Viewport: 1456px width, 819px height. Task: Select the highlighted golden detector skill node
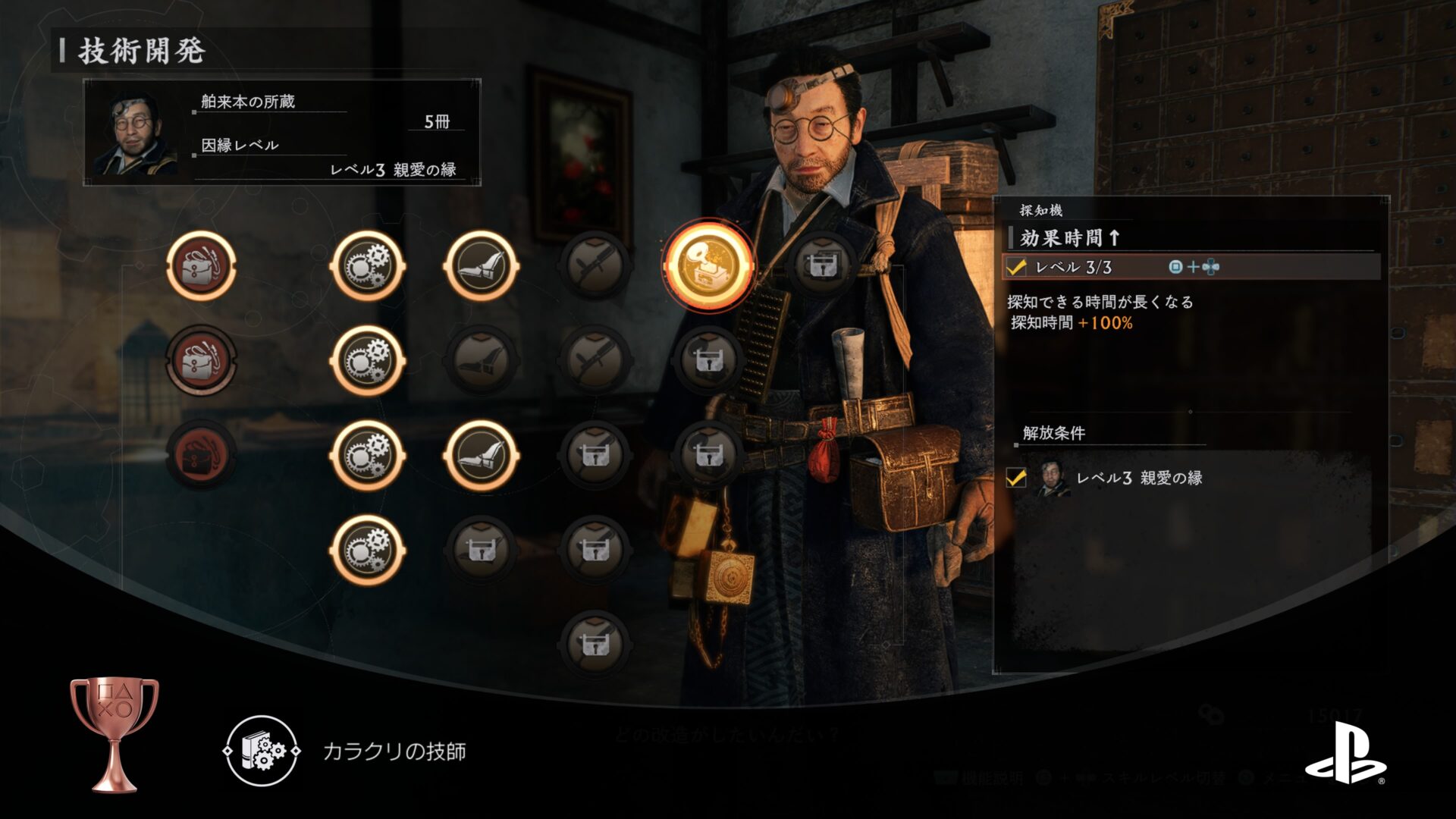pos(708,265)
